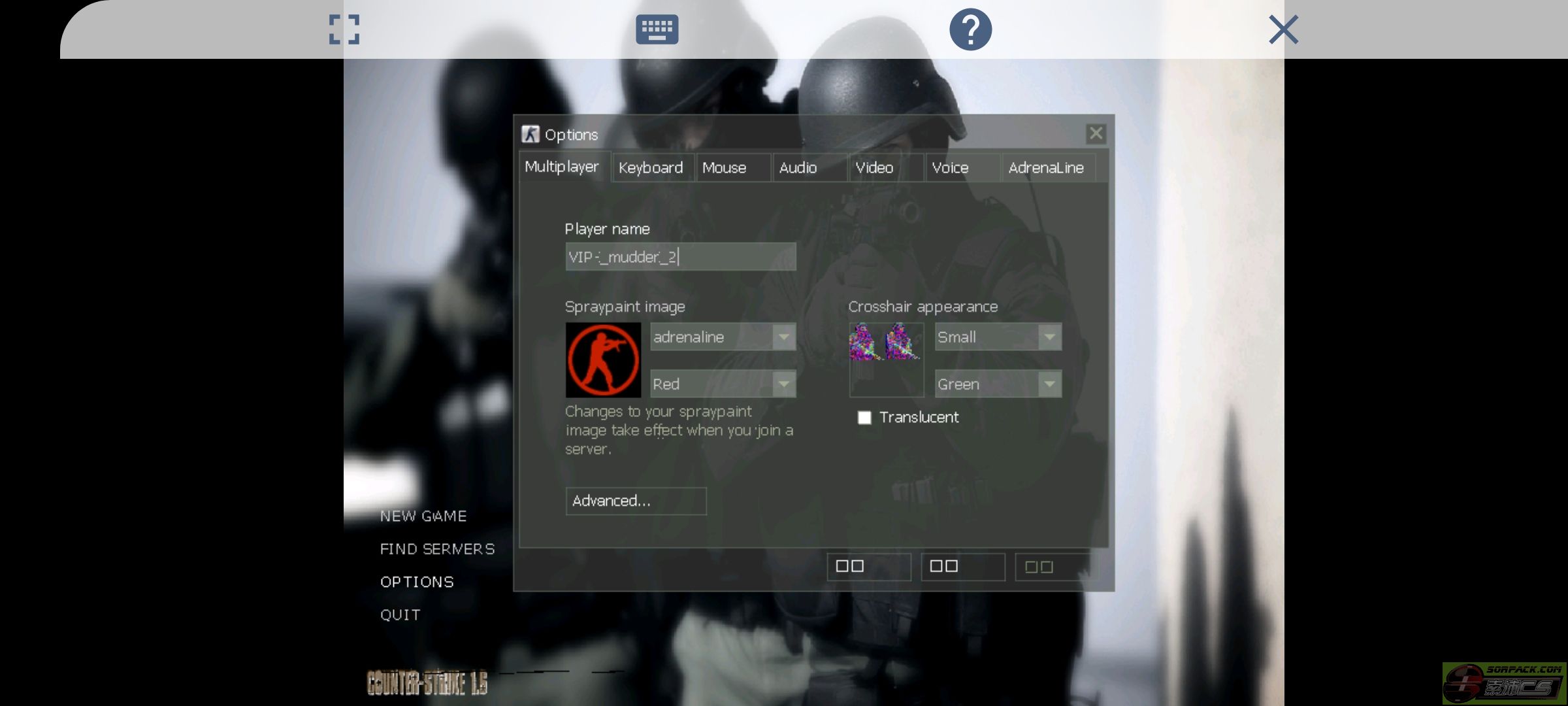The width and height of the screenshot is (1568, 706).
Task: Select the Multiplayer tab
Action: pos(562,167)
